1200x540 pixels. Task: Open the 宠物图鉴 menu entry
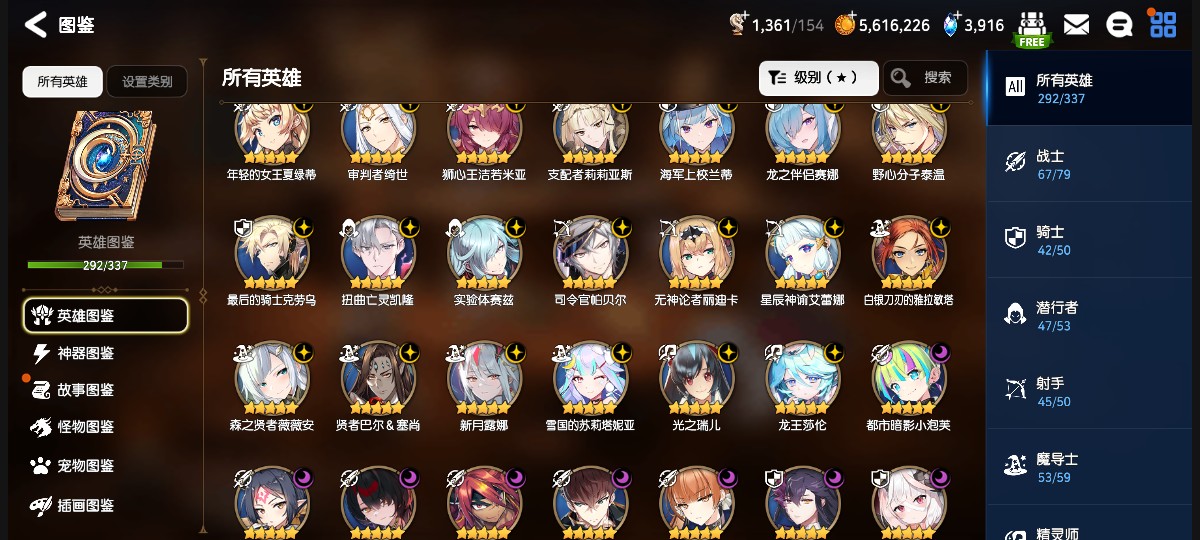(x=85, y=466)
